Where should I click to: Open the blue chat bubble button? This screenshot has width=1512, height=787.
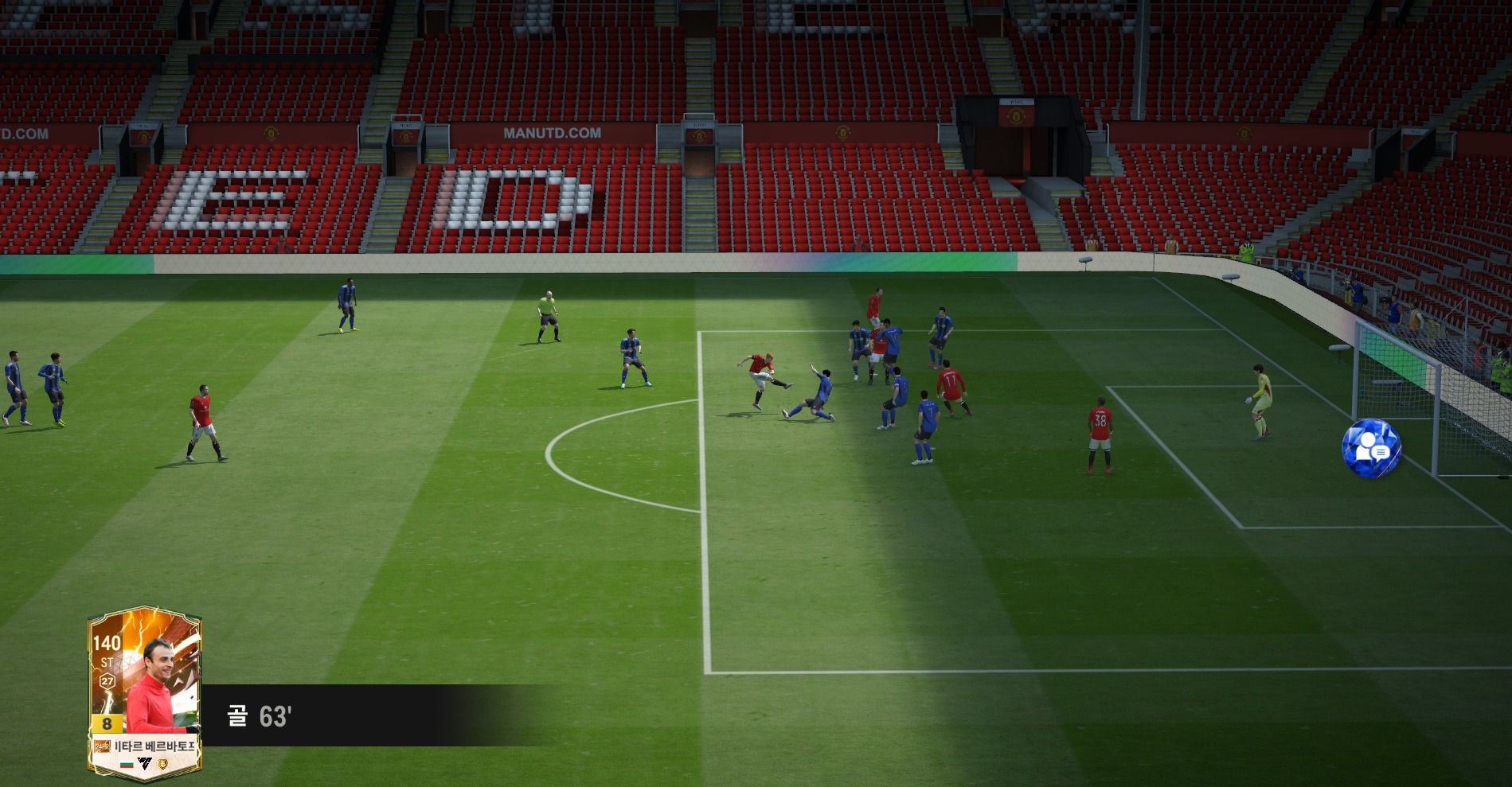point(1371,448)
